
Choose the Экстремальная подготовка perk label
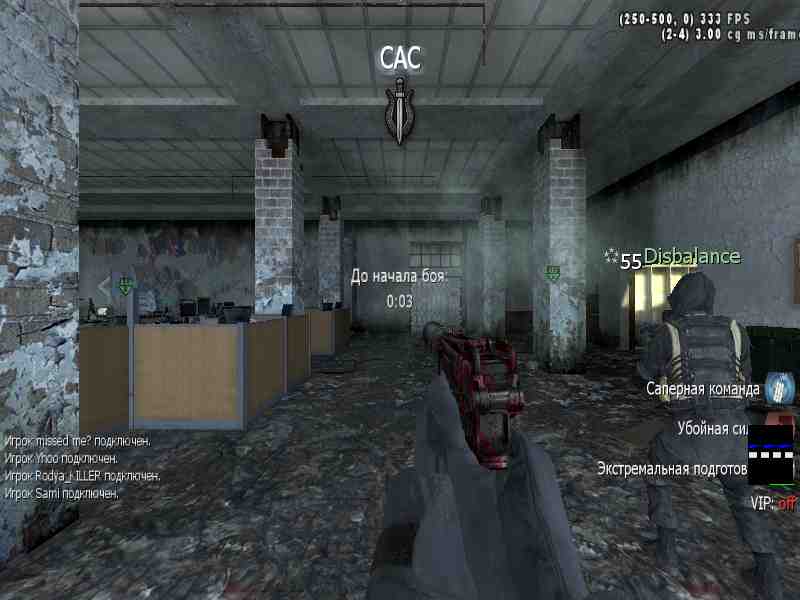672,467
